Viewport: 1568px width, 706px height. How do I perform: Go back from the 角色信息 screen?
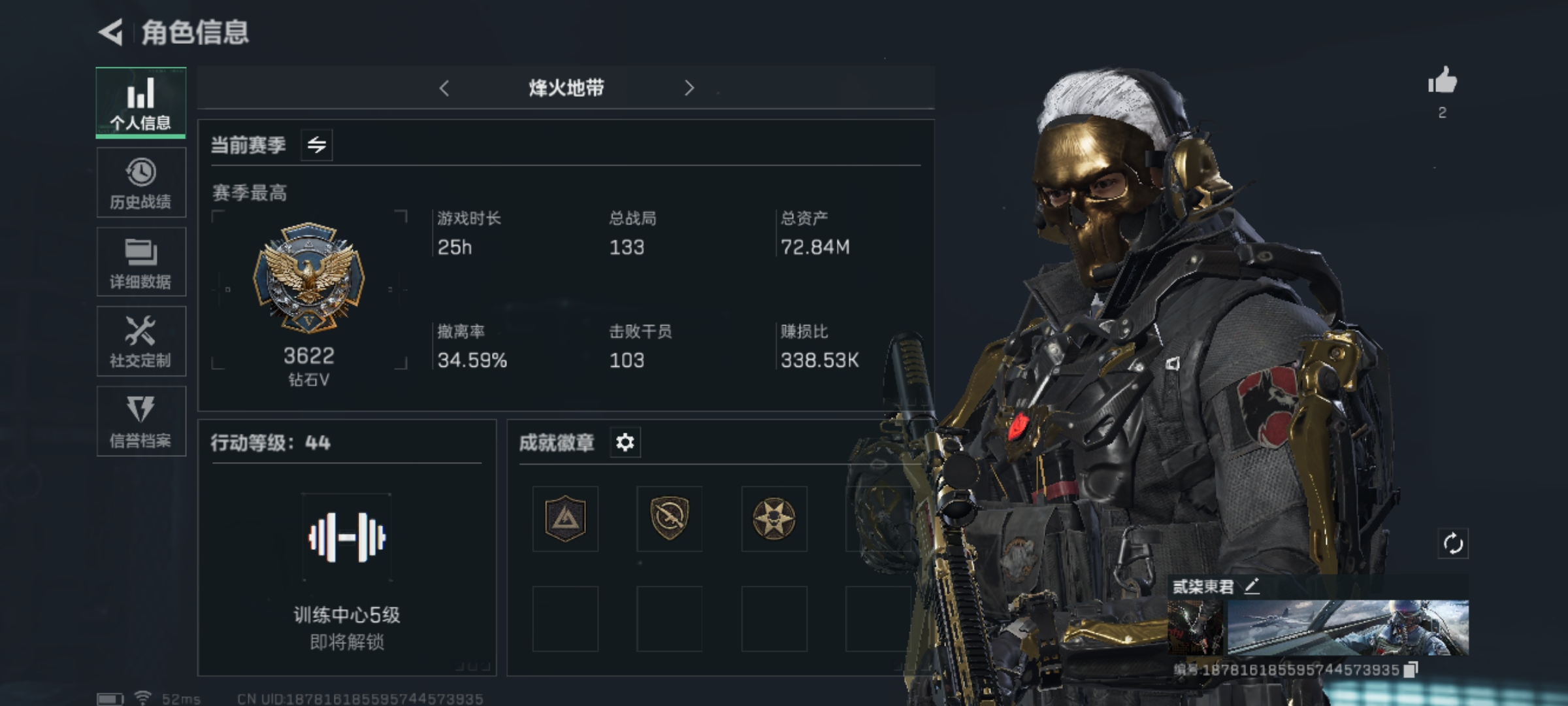tap(111, 32)
